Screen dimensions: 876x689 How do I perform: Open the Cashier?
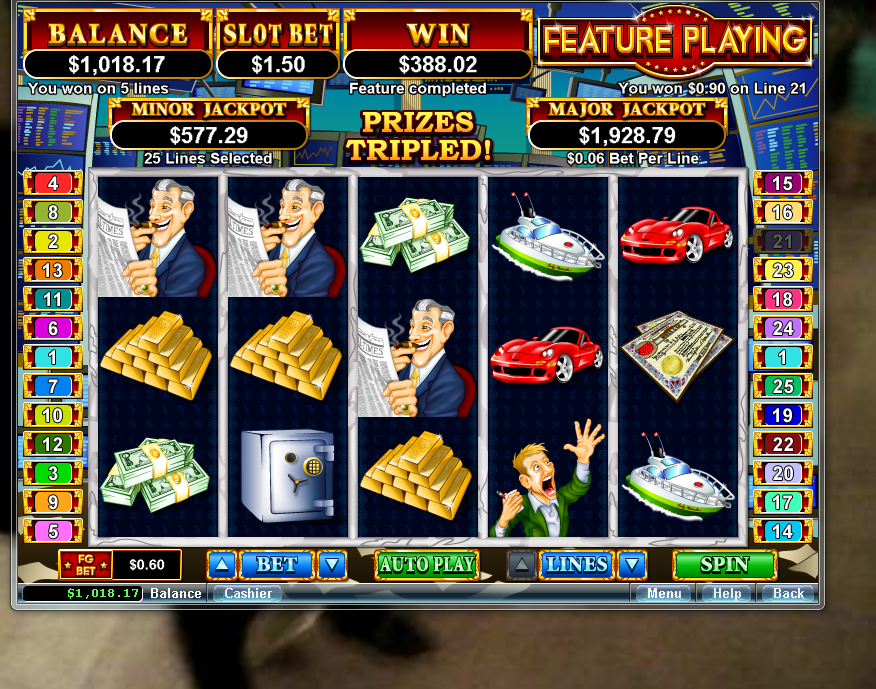click(x=247, y=593)
